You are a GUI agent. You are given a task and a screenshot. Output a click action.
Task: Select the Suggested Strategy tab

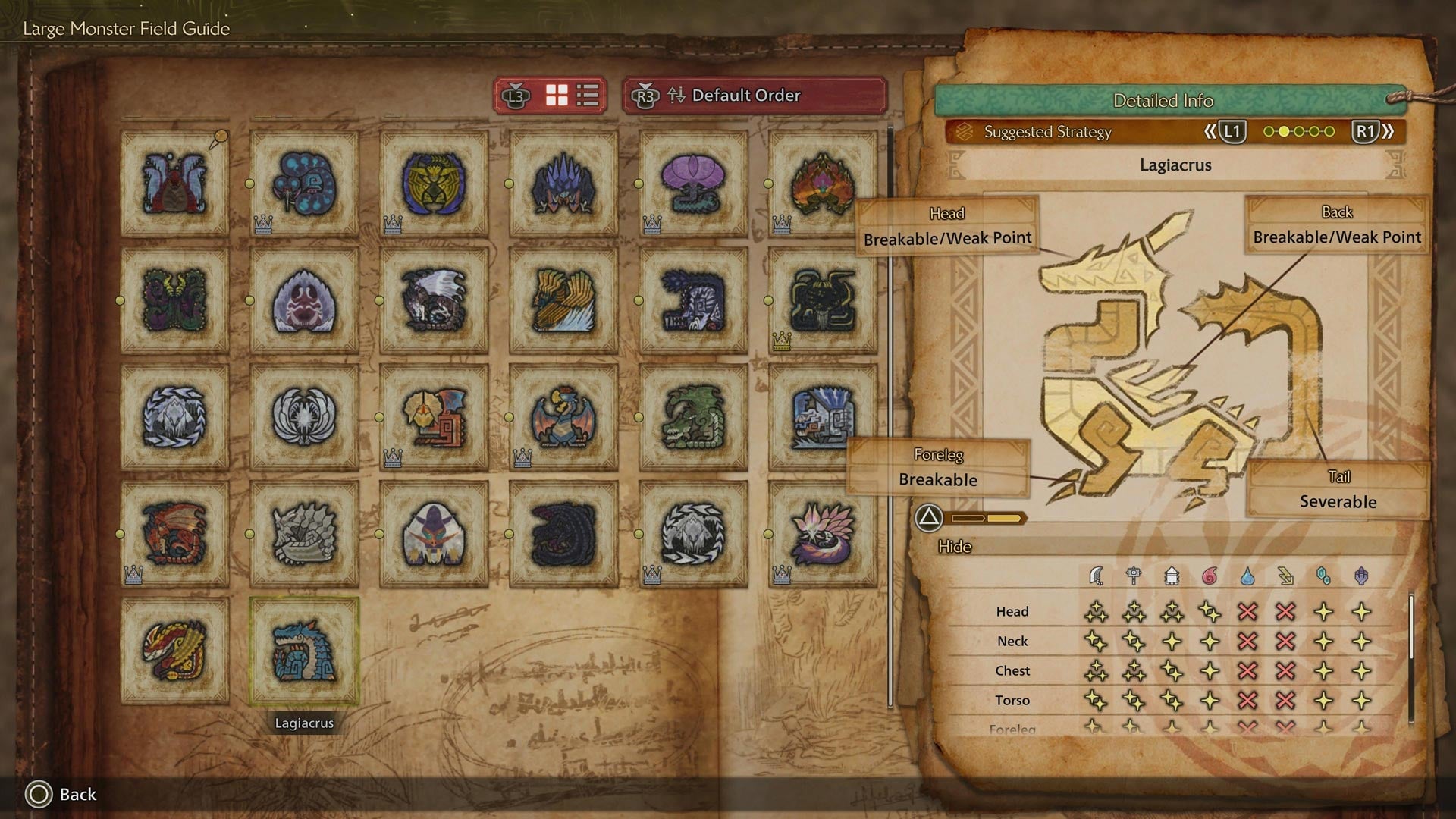pyautogui.click(x=1046, y=131)
